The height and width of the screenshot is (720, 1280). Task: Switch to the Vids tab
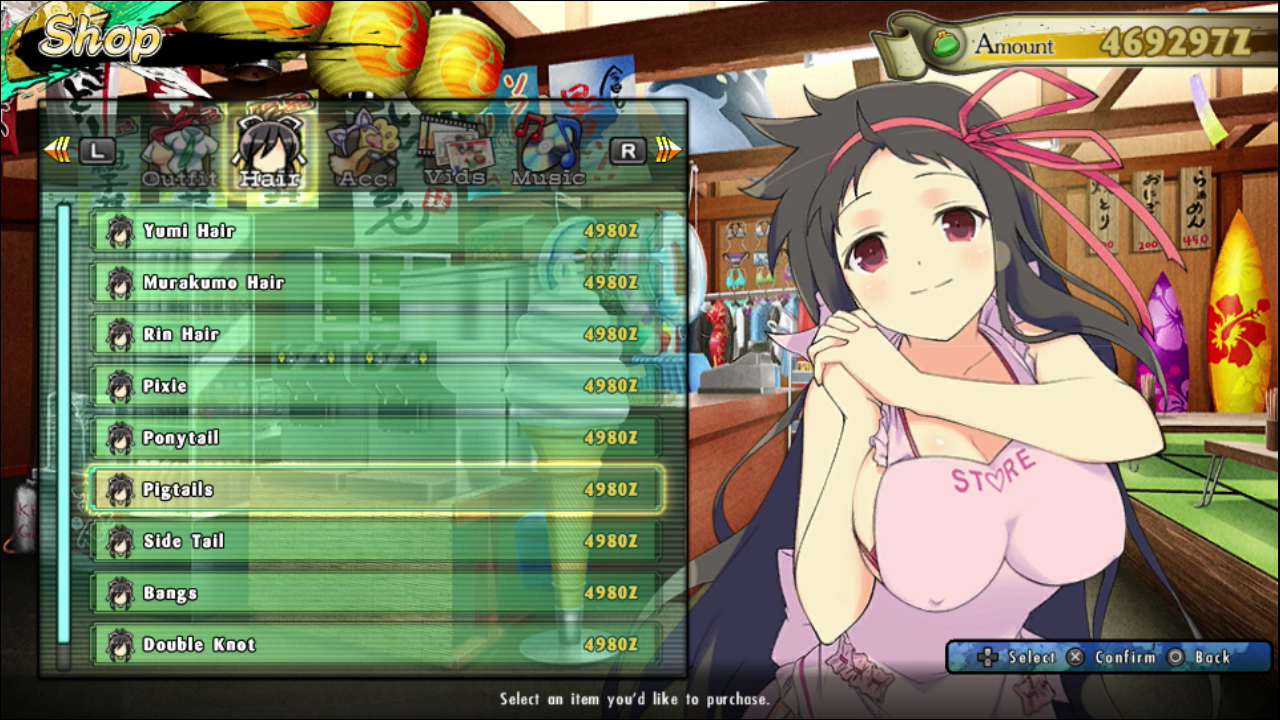pos(454,155)
